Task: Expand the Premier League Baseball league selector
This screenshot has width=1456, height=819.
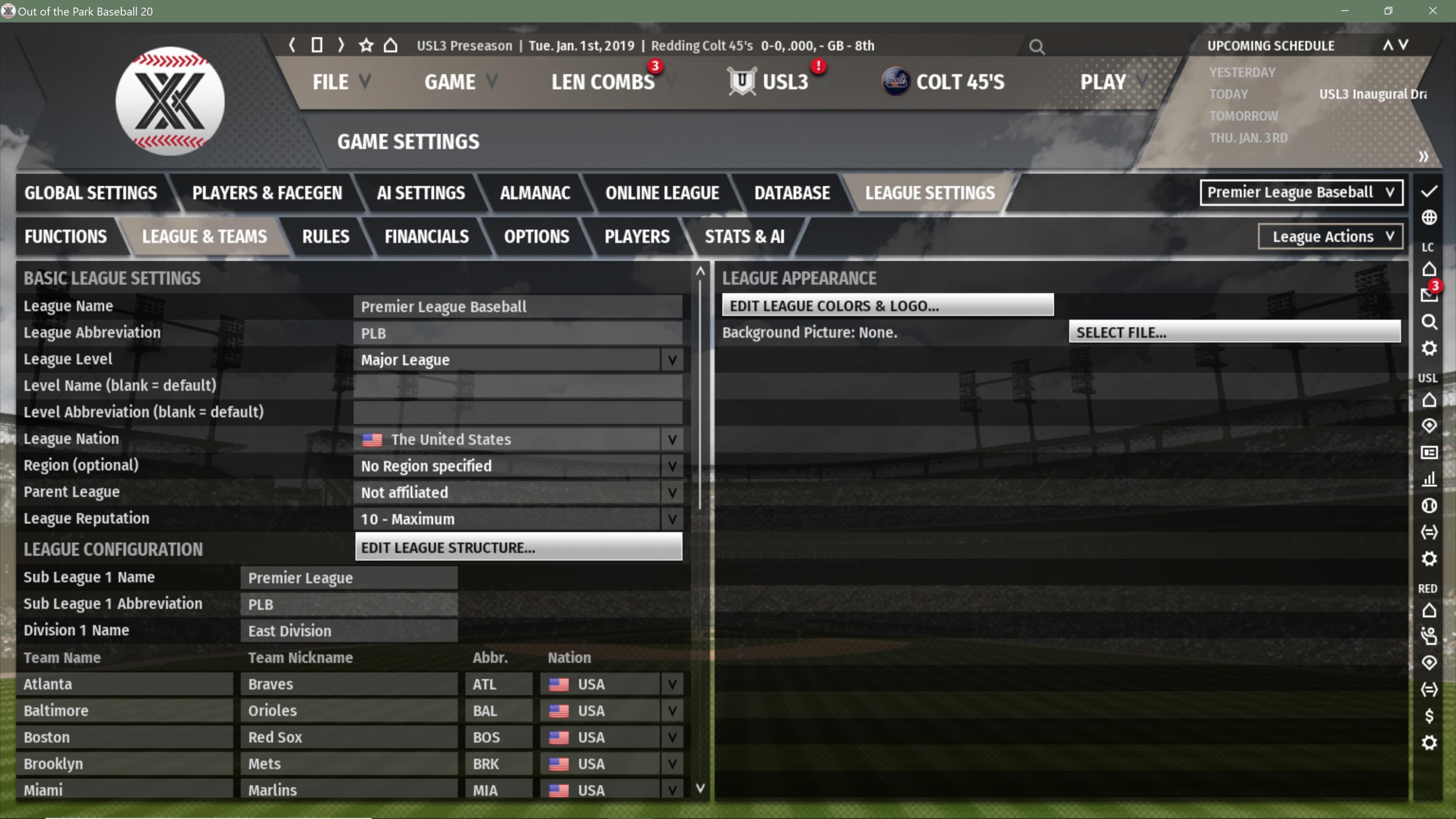Action: (x=1300, y=193)
